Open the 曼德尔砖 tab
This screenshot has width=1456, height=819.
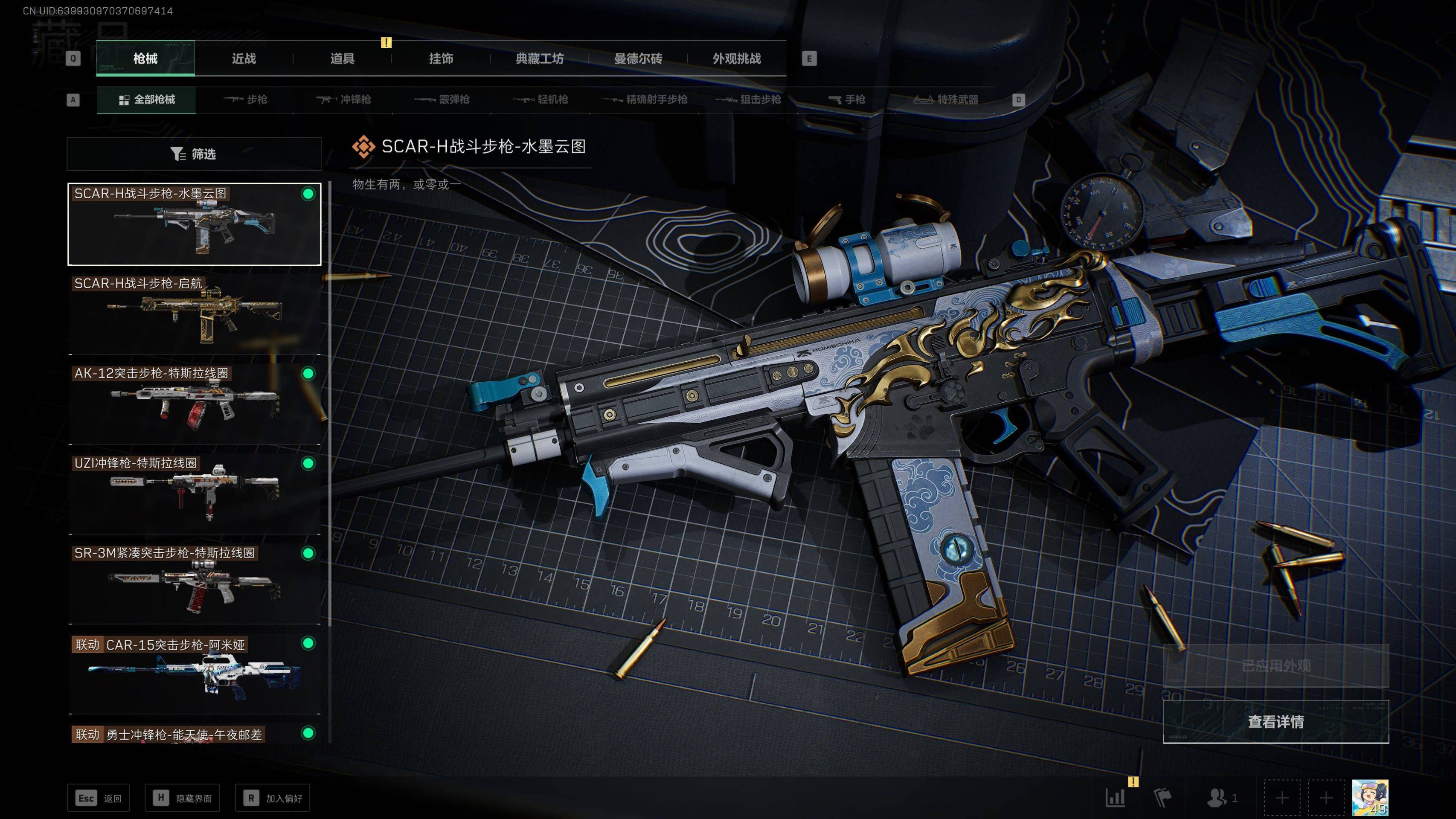point(638,59)
